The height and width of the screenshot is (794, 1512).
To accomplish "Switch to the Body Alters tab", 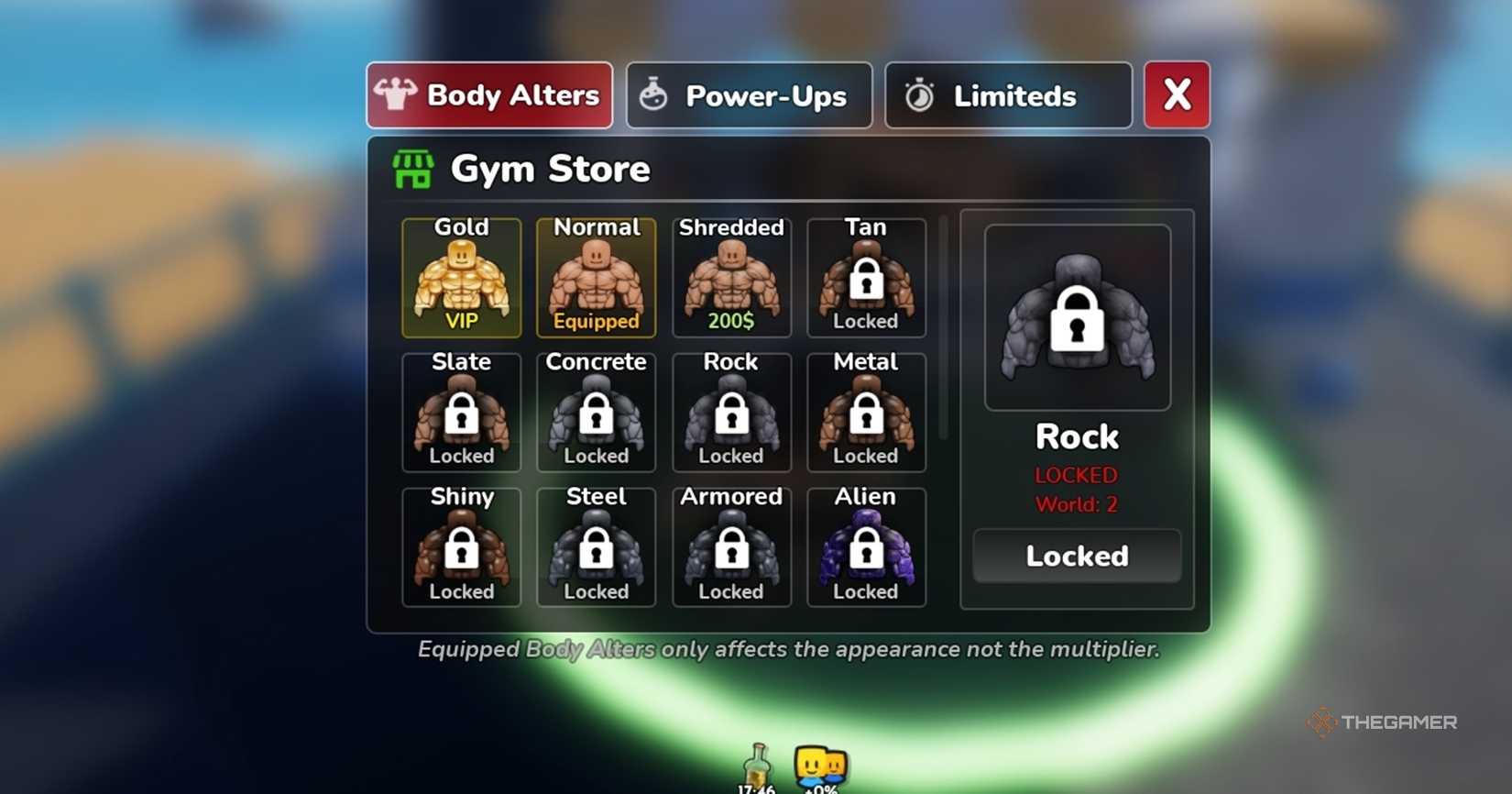I will point(488,94).
